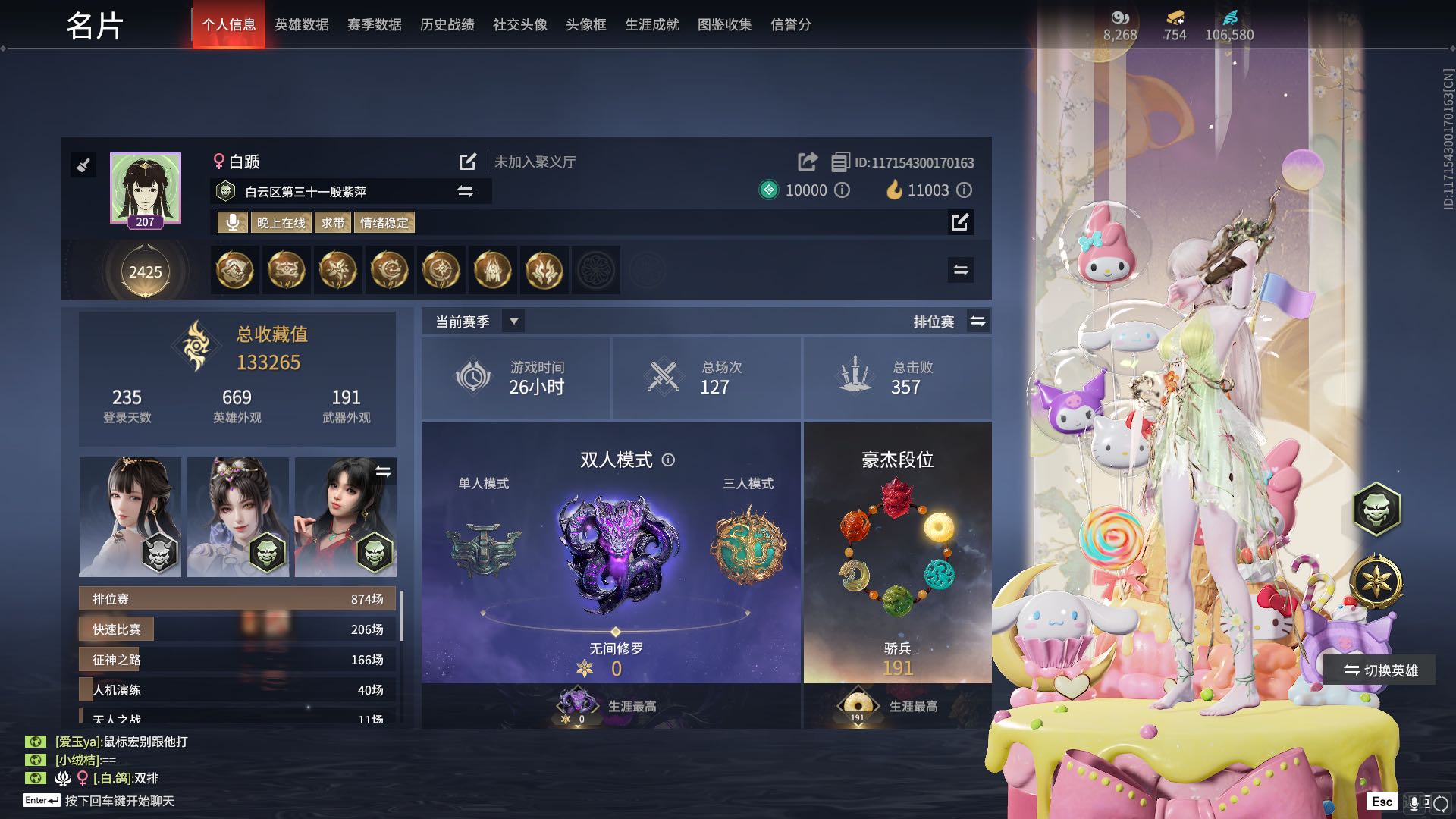
Task: Open the 当前赛季 season dropdown
Action: (x=513, y=322)
